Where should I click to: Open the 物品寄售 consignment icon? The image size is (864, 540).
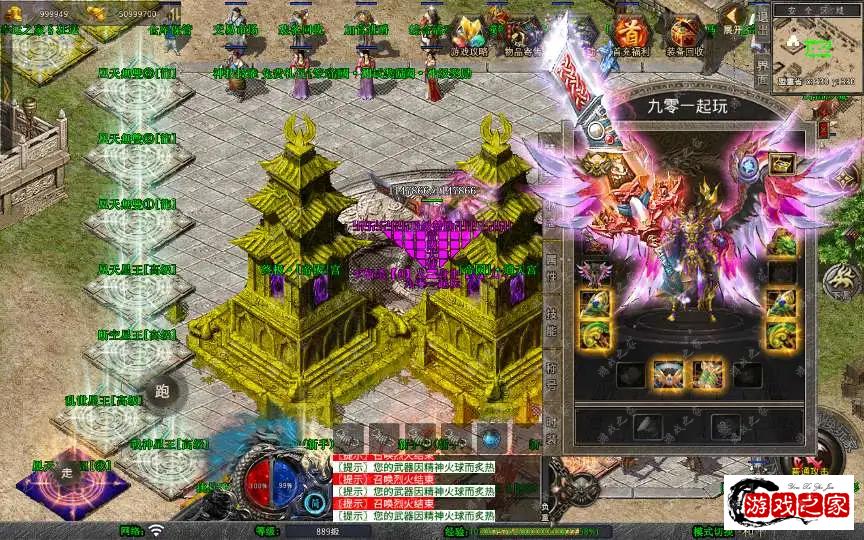pyautogui.click(x=523, y=35)
